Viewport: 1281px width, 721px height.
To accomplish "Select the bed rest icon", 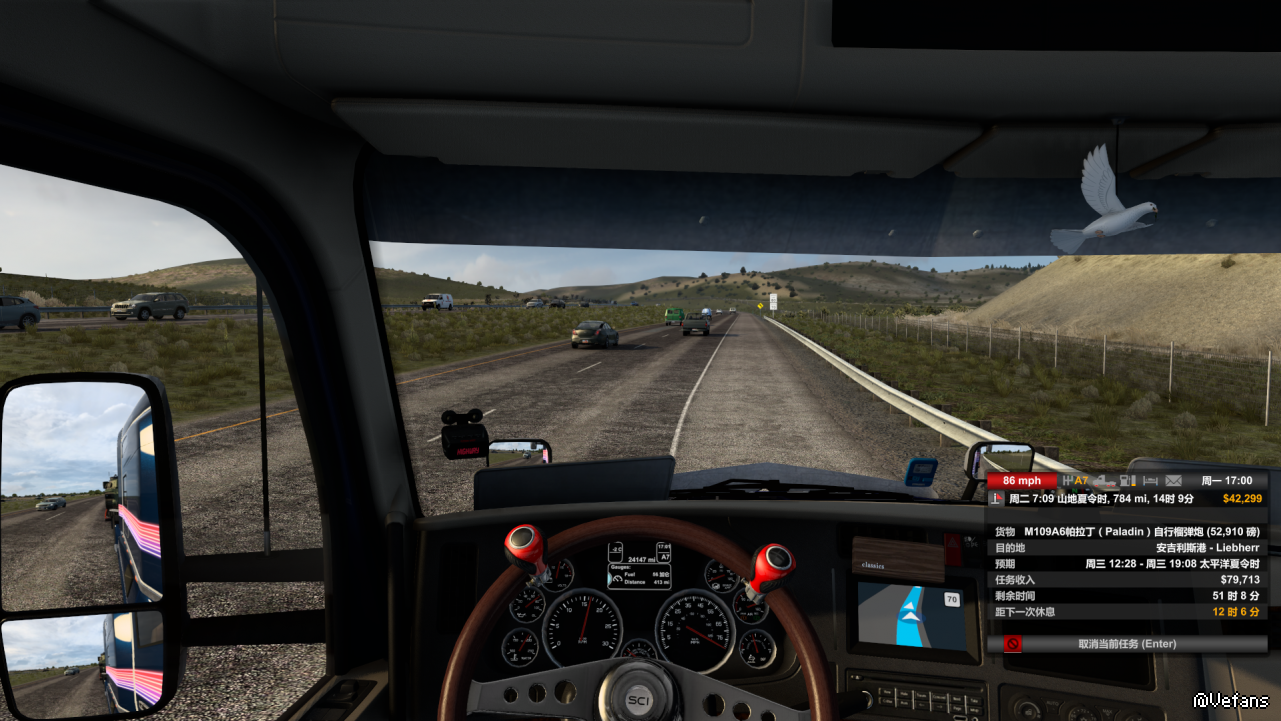I will point(1149,481).
